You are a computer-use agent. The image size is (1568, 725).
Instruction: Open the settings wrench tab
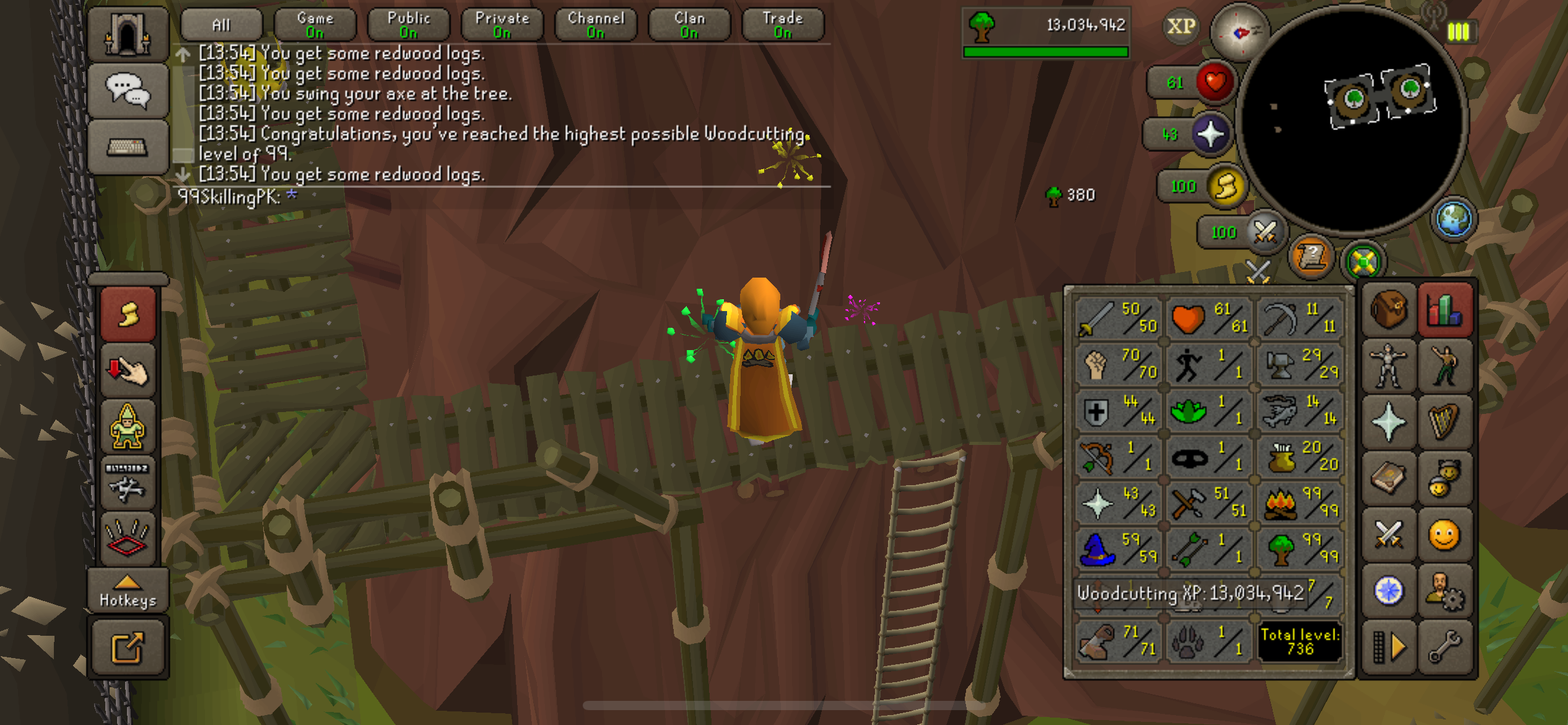pyautogui.click(x=1445, y=647)
